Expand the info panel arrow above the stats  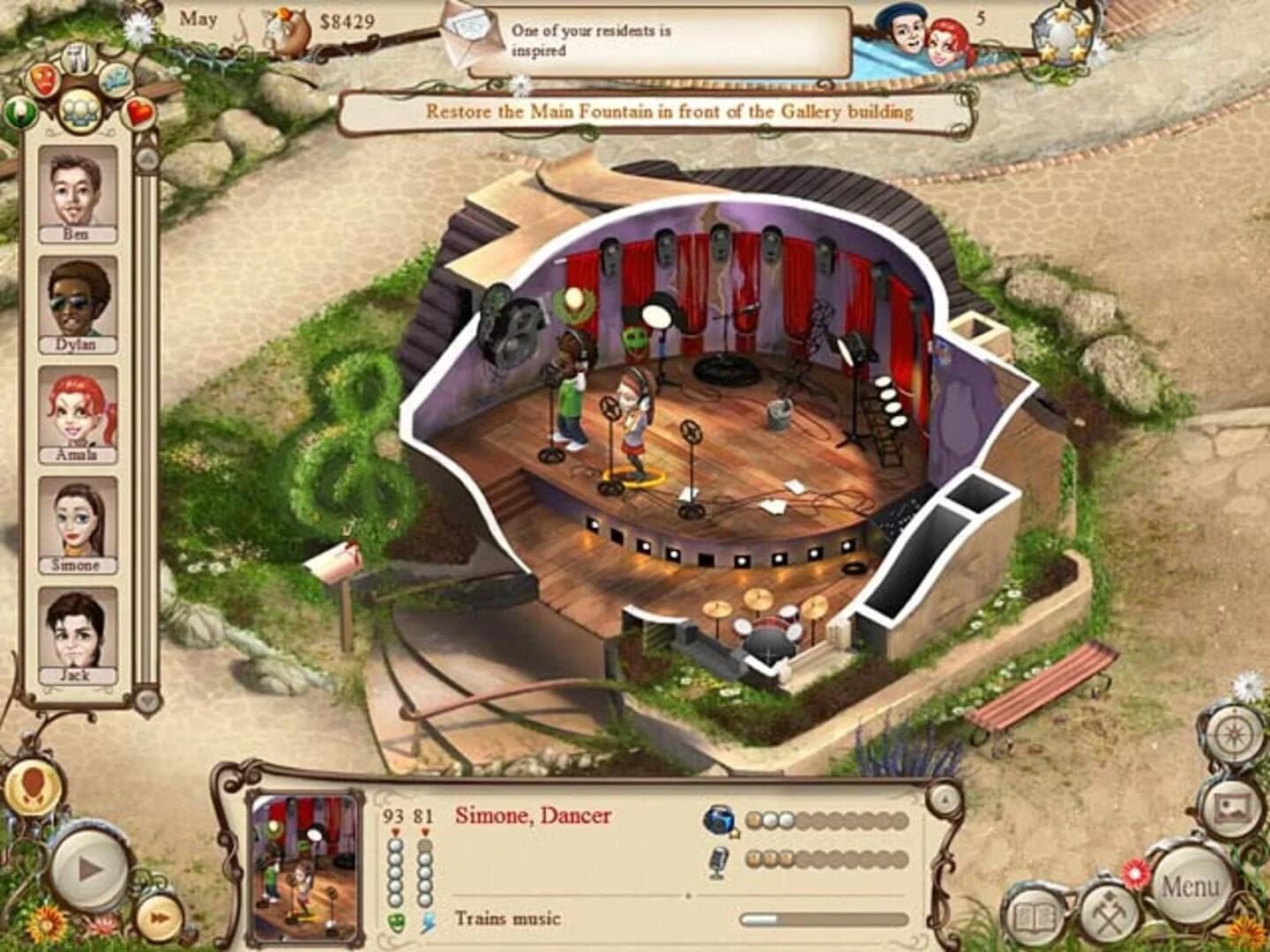(946, 800)
